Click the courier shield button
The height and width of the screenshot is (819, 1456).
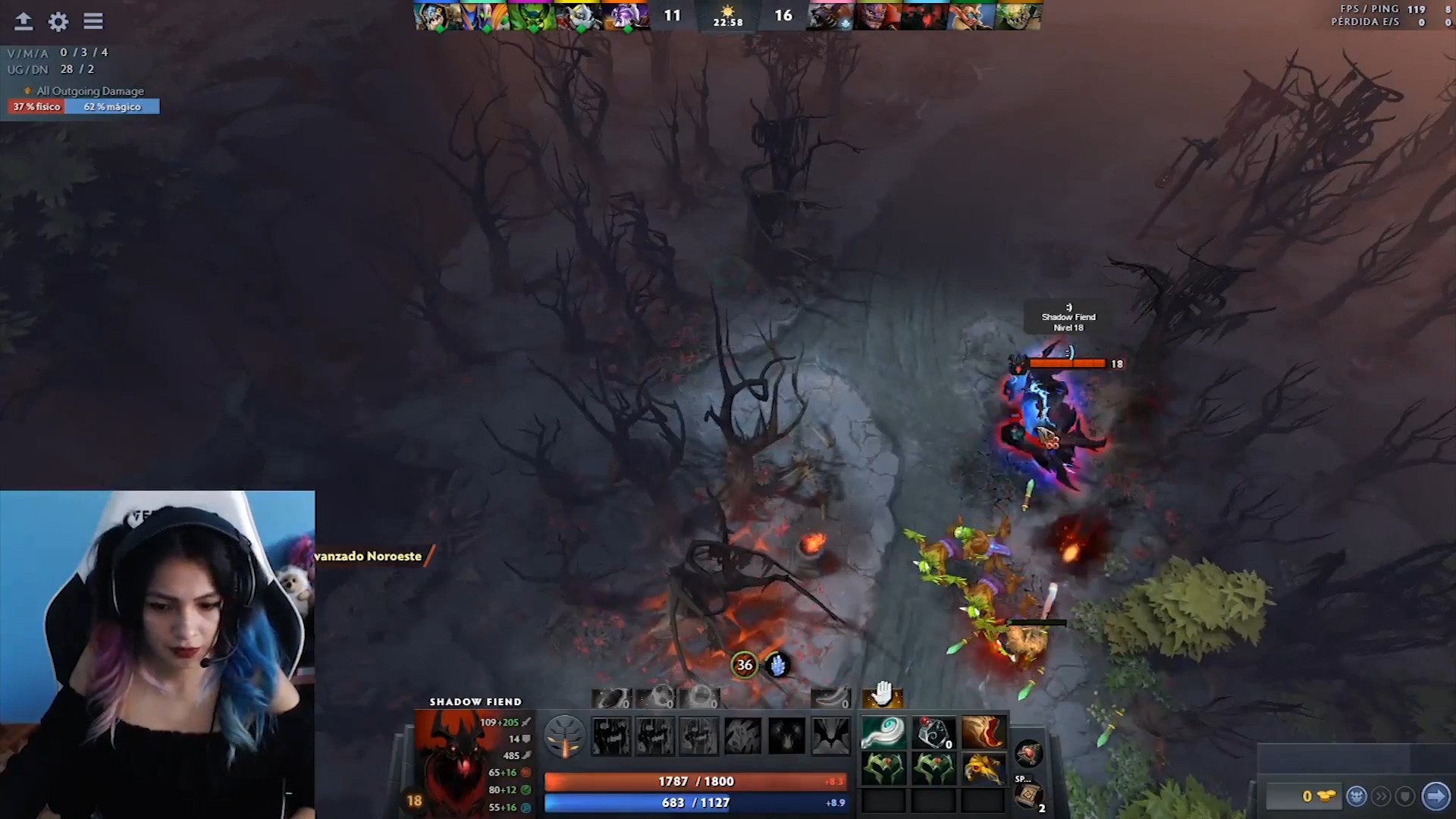pos(1405,796)
